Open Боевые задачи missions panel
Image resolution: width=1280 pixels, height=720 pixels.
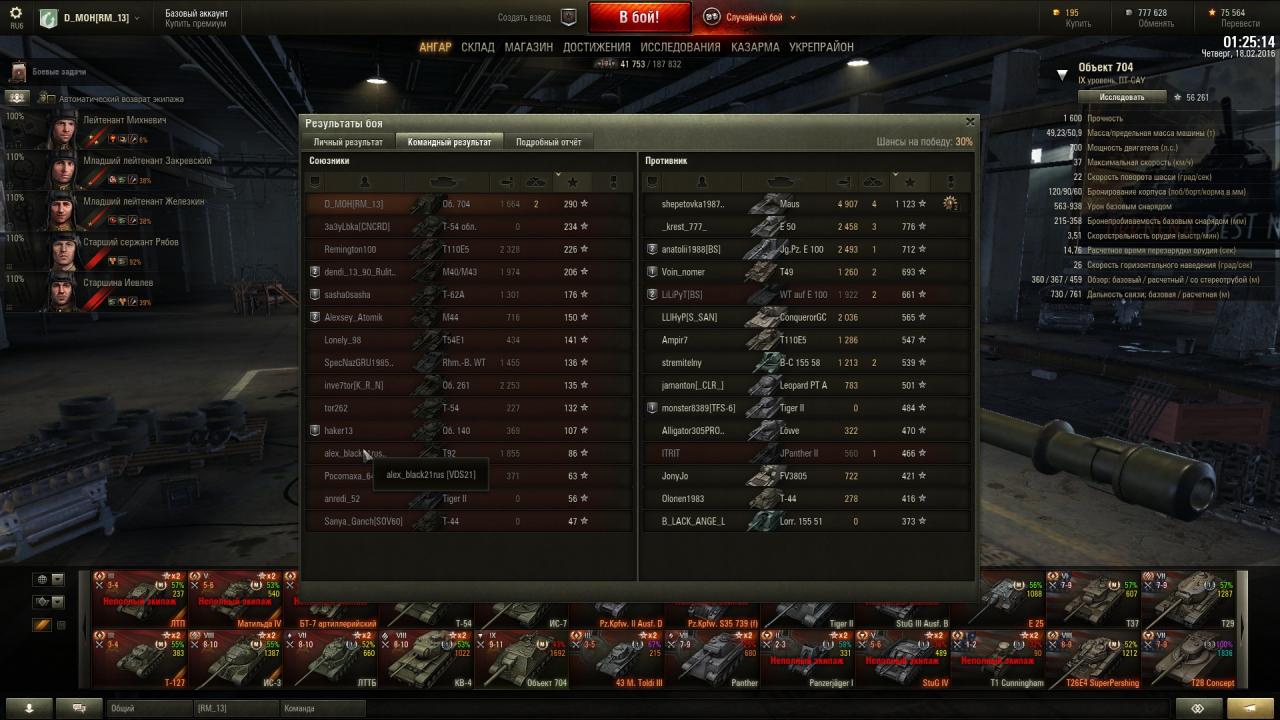(x=59, y=72)
